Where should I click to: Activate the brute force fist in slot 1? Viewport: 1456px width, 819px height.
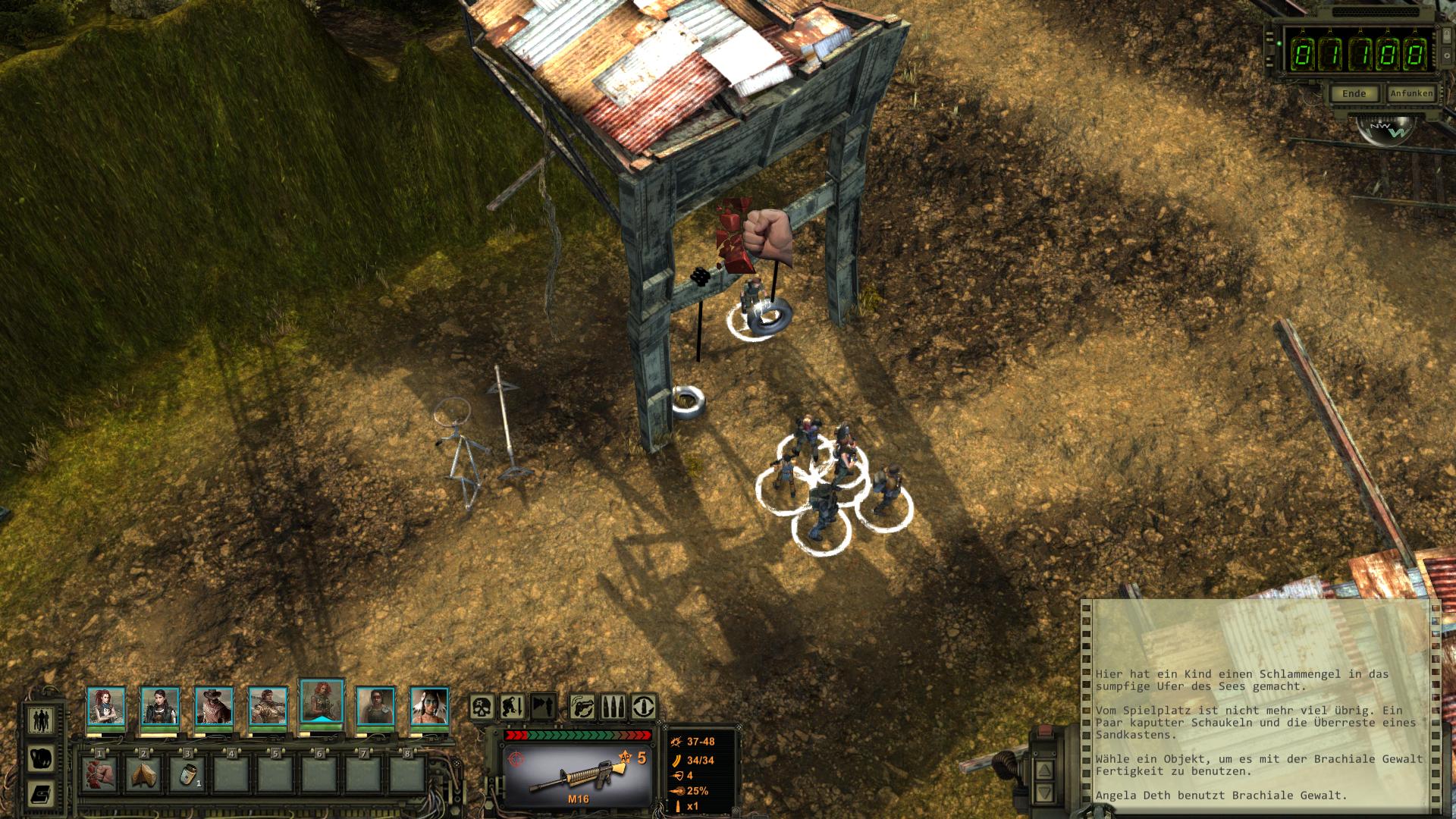coord(99,773)
